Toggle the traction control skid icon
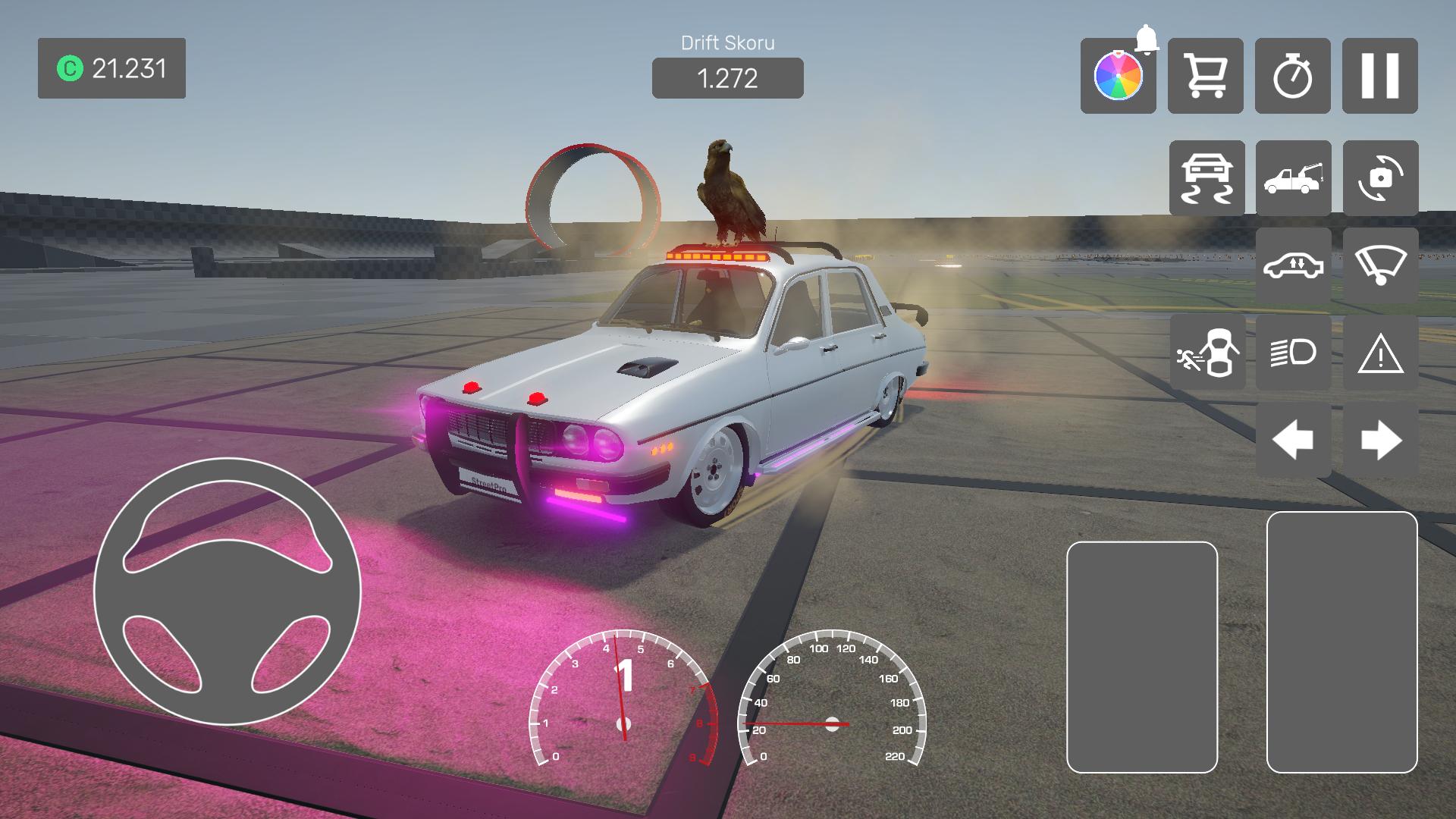 pyautogui.click(x=1207, y=178)
